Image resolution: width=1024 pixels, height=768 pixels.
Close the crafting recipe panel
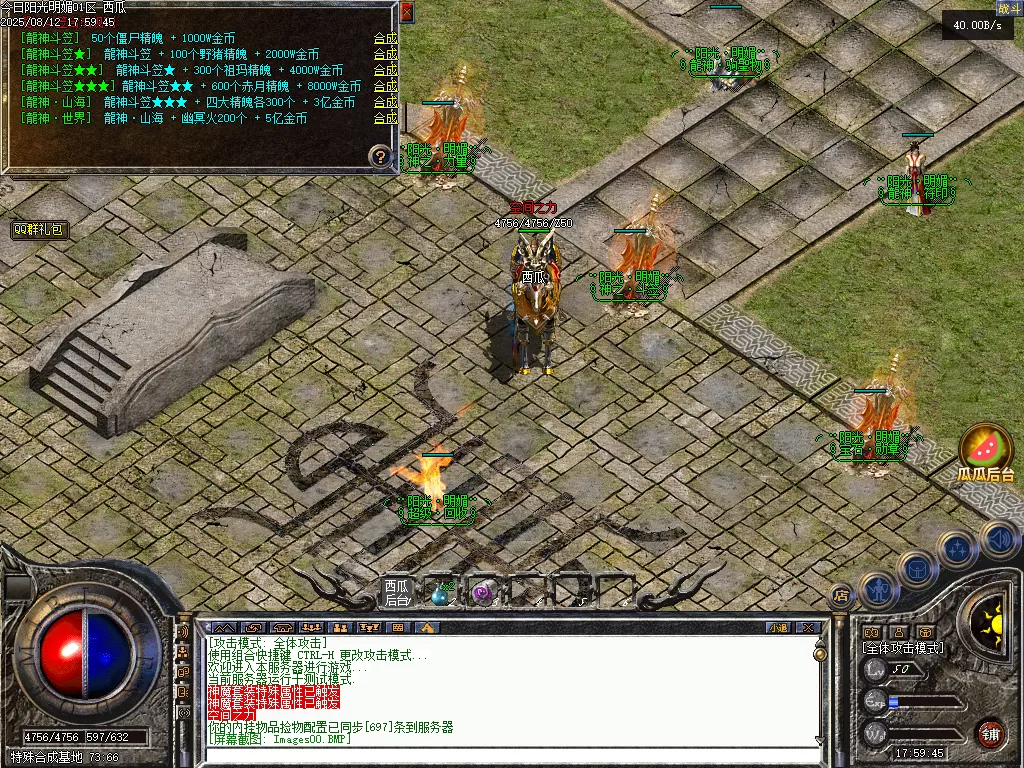click(x=406, y=12)
